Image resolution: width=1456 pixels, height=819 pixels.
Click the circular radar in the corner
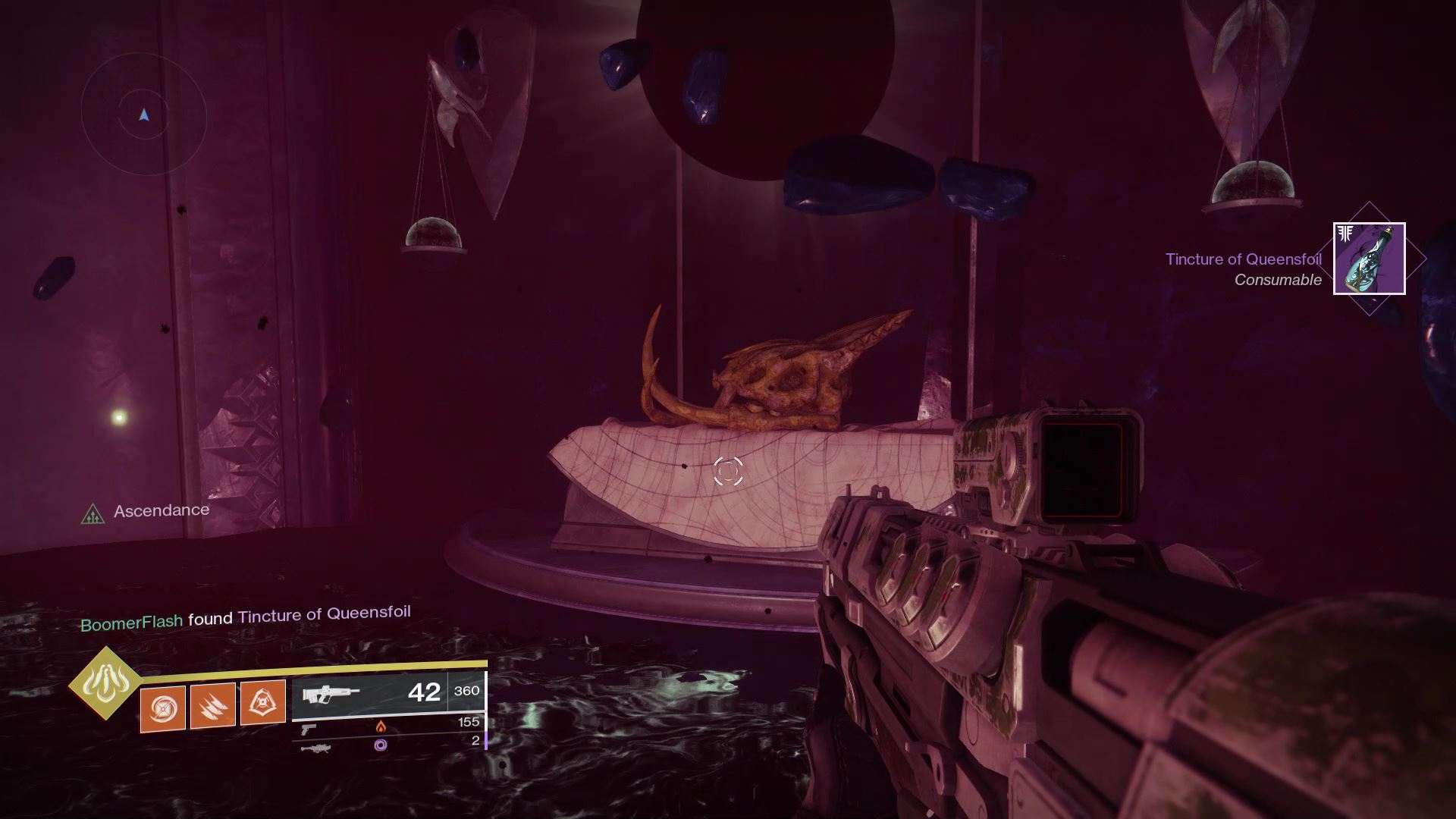[144, 115]
